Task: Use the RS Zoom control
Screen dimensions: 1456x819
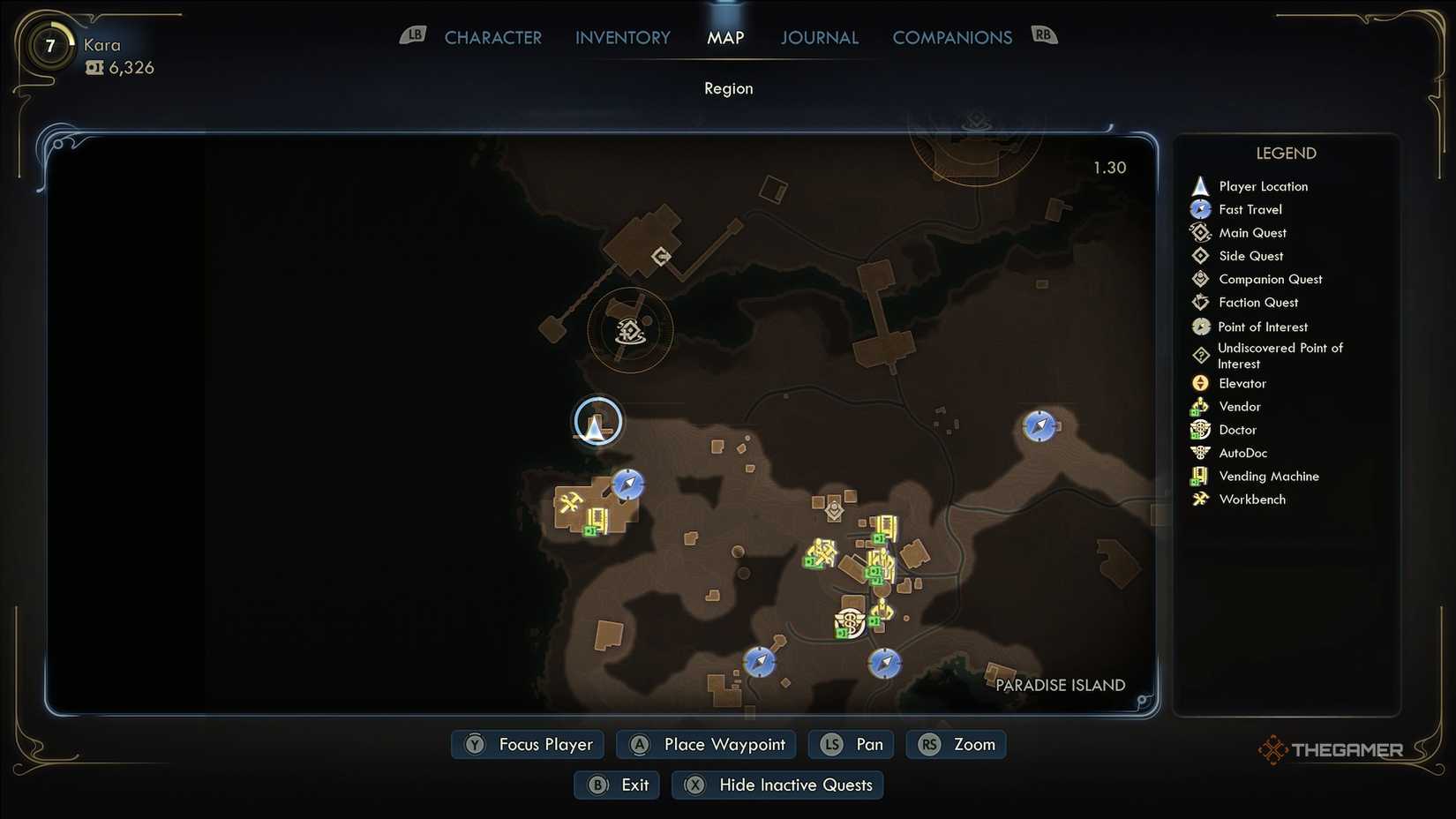Action: coord(956,744)
